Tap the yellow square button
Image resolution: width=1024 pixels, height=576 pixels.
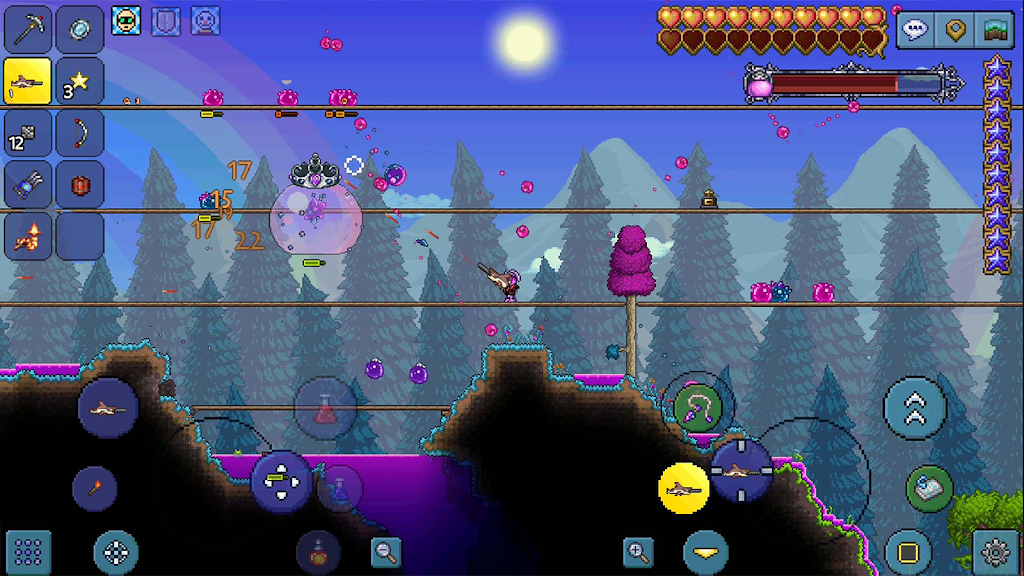coord(908,552)
